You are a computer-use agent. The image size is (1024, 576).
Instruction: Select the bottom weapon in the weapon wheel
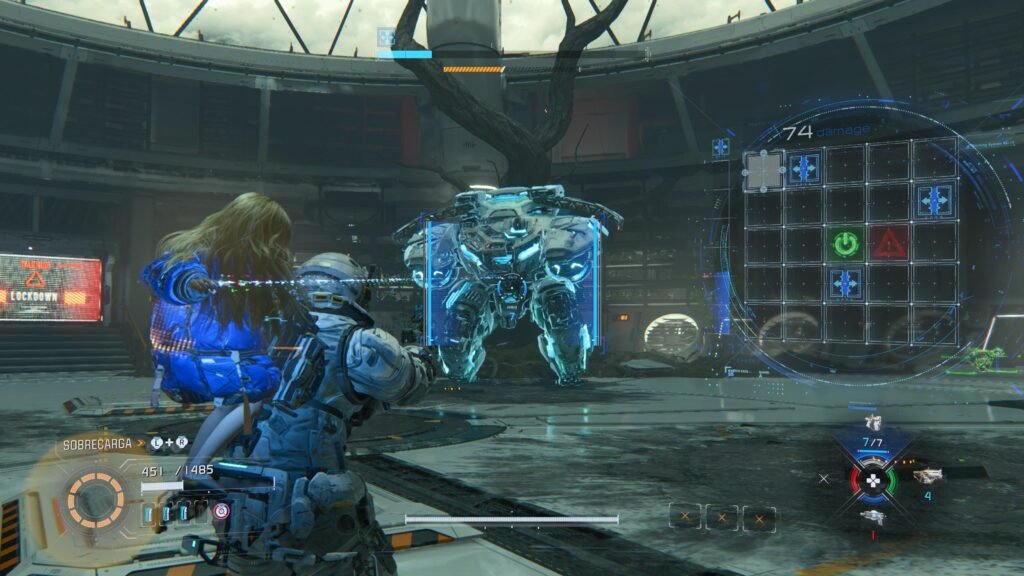click(x=872, y=516)
